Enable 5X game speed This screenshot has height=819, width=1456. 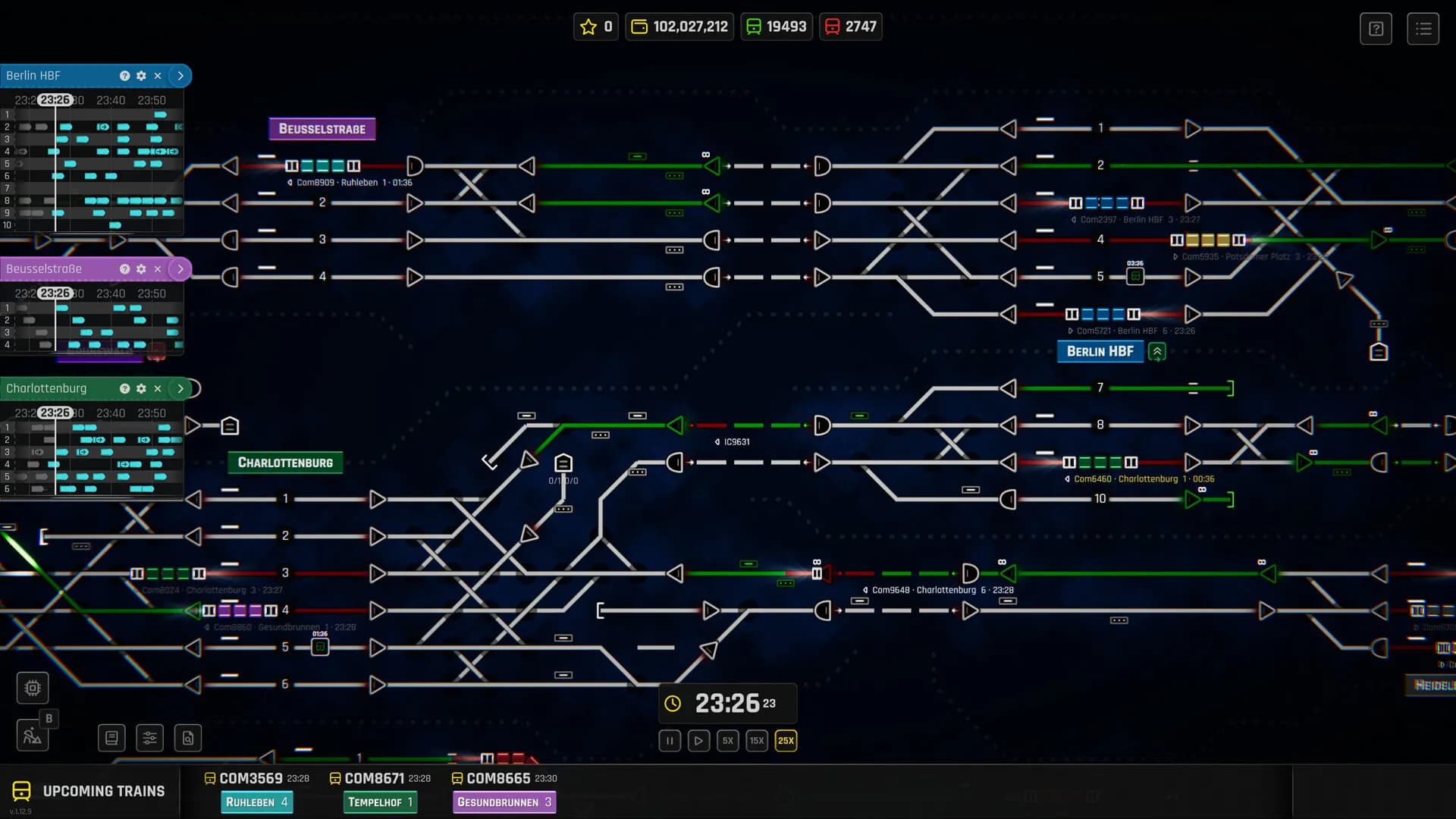pyautogui.click(x=727, y=741)
